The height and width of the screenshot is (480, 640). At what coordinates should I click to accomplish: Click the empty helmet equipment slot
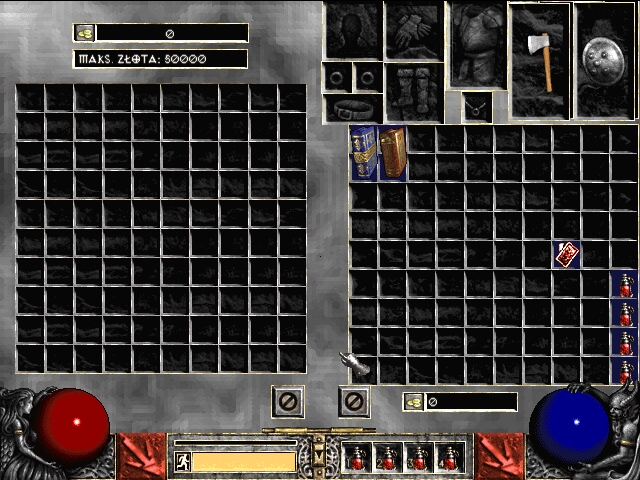pos(352,29)
